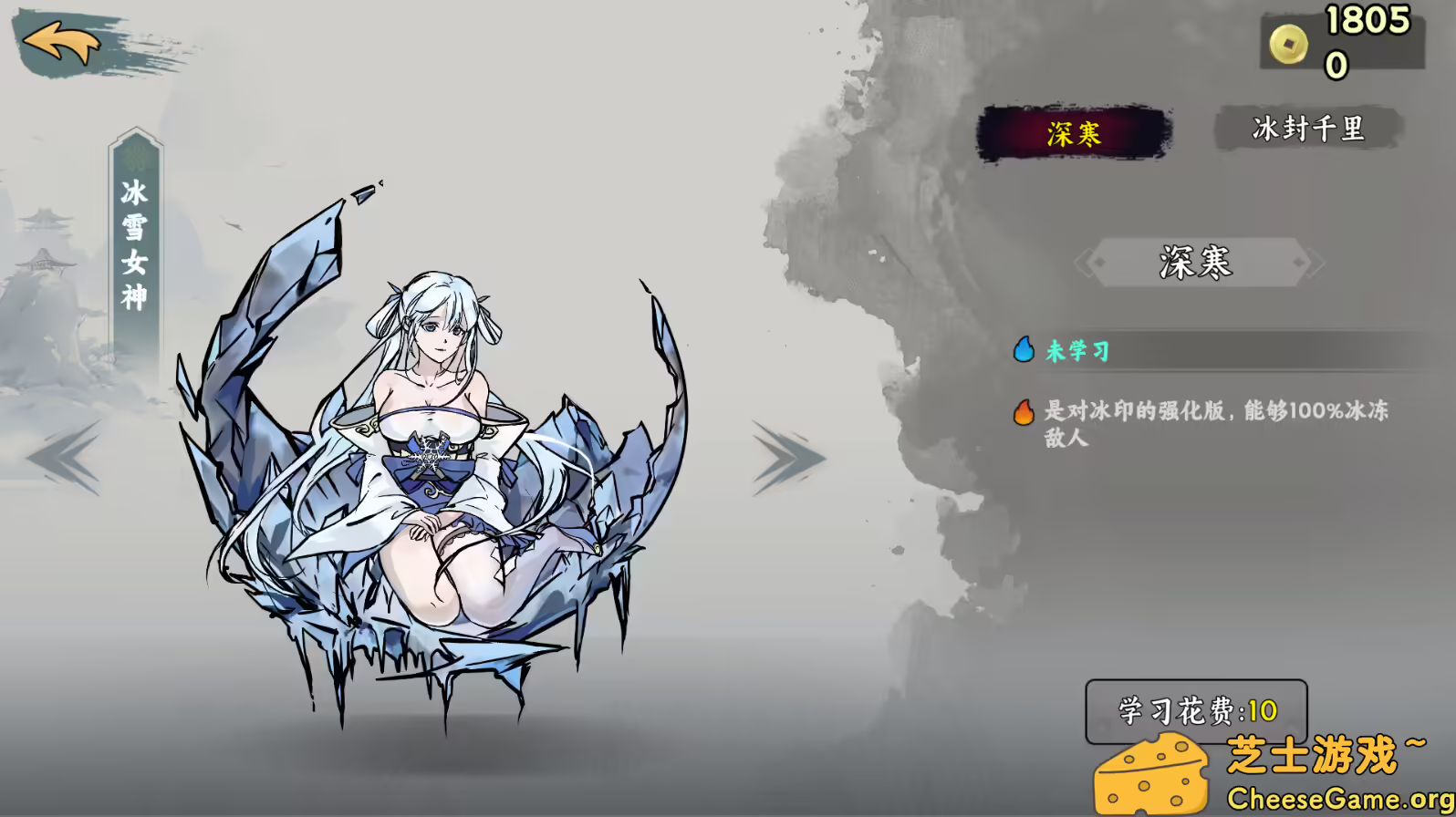Viewport: 1456px width, 817px height.
Task: Switch to the 冰封千里 skill tab
Action: [x=1308, y=129]
